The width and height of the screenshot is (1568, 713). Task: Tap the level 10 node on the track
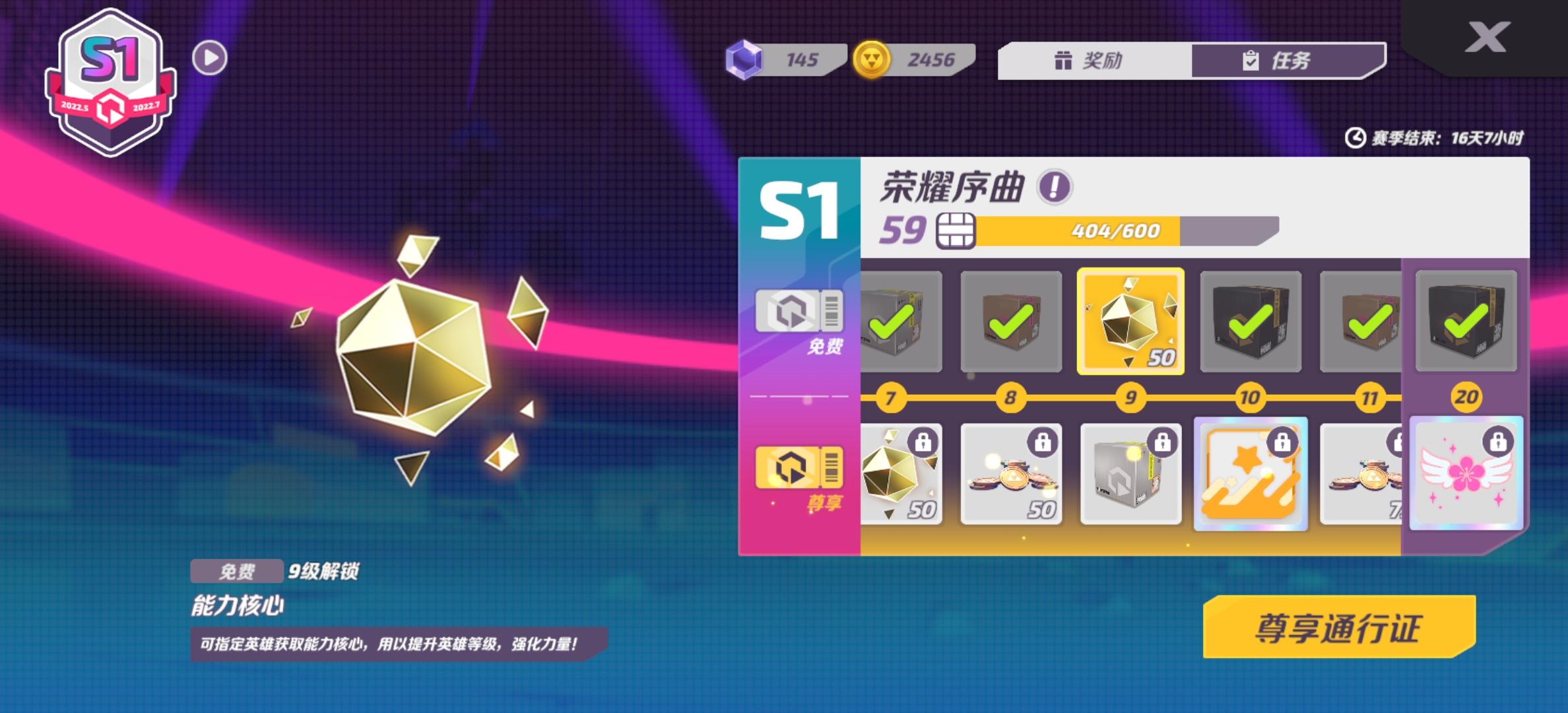1249,398
